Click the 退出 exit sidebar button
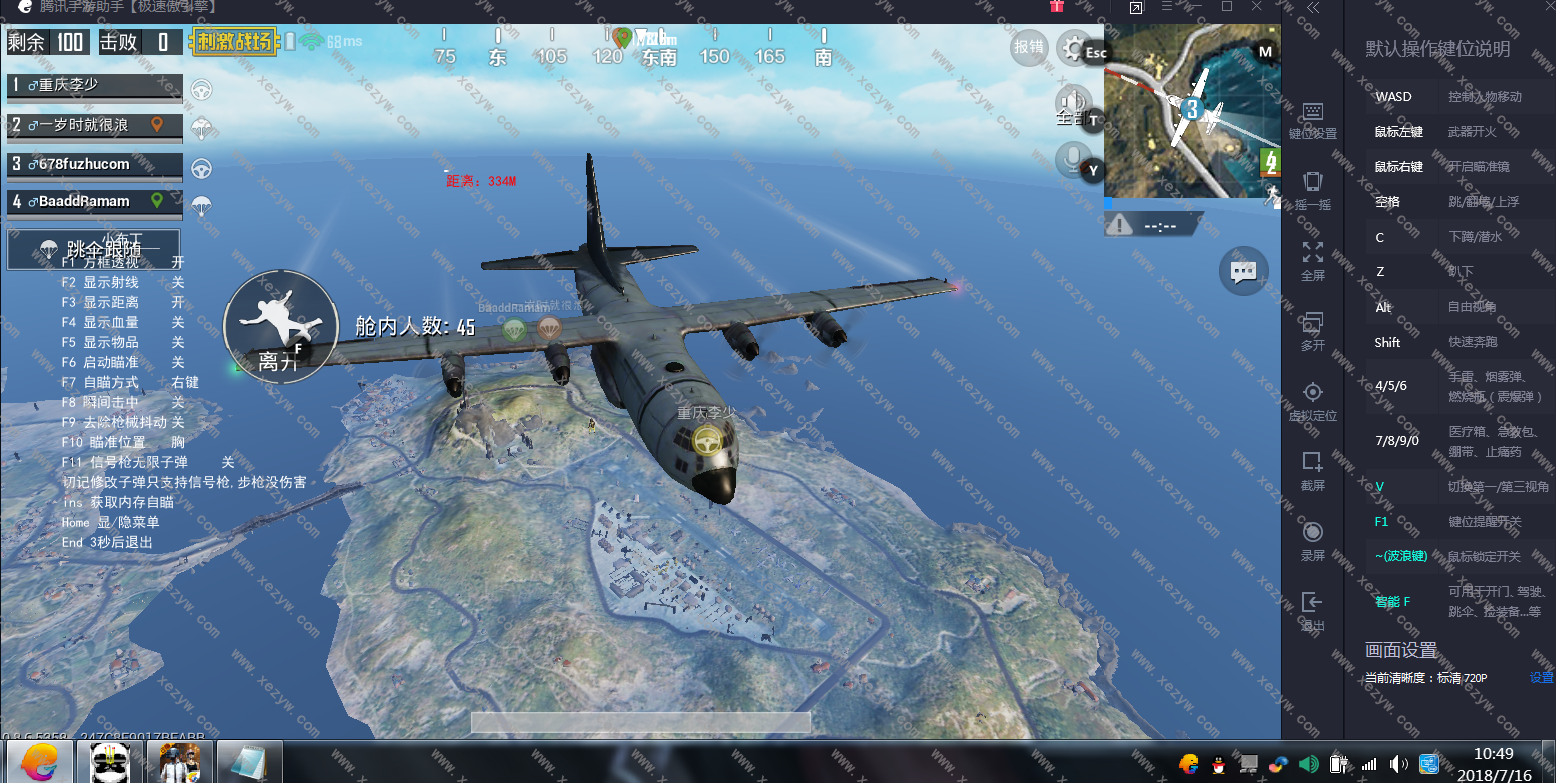The width and height of the screenshot is (1556, 783). pyautogui.click(x=1313, y=610)
